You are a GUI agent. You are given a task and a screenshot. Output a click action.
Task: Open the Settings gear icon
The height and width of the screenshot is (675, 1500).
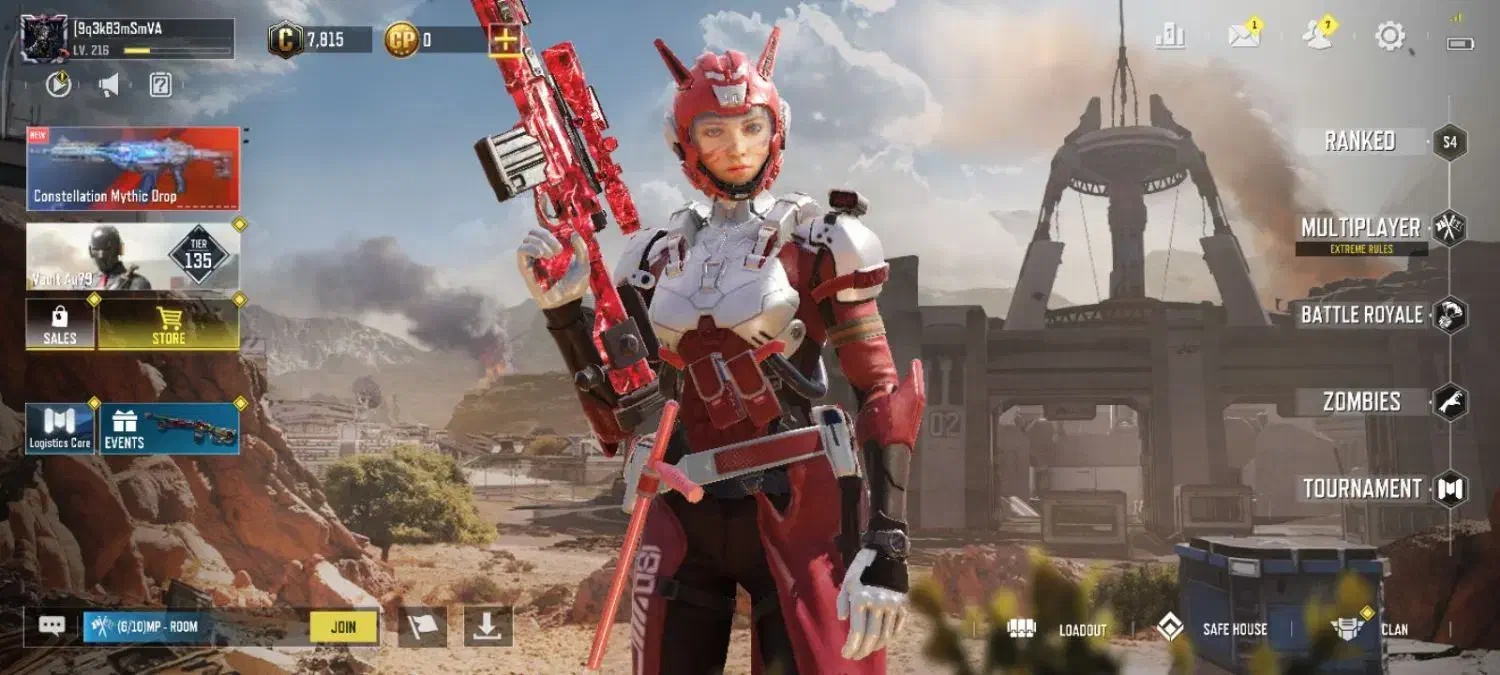coord(1390,37)
